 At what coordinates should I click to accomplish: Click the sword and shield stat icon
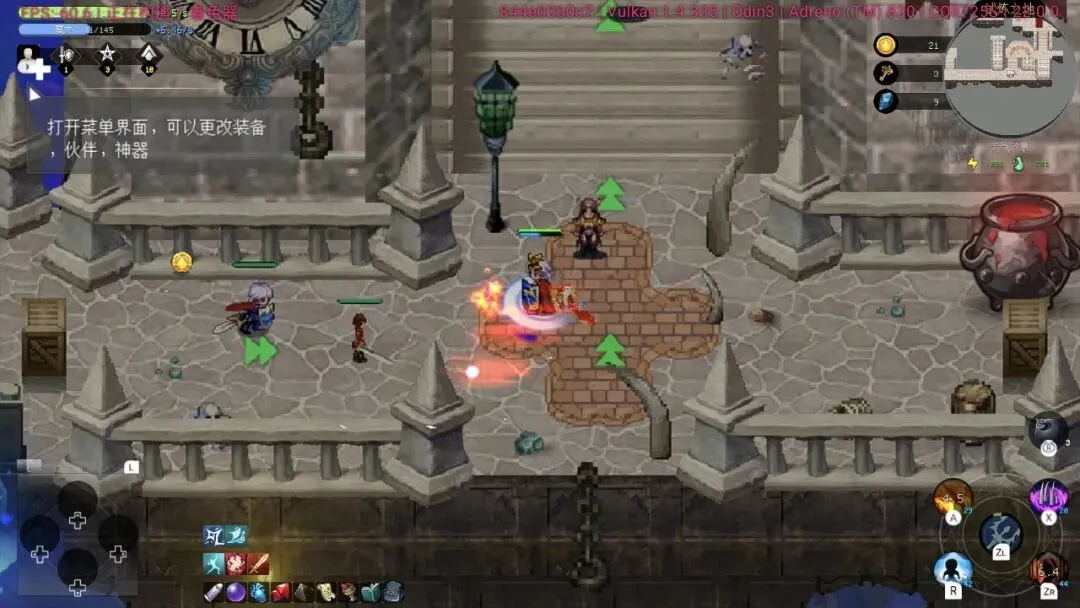click(x=67, y=57)
